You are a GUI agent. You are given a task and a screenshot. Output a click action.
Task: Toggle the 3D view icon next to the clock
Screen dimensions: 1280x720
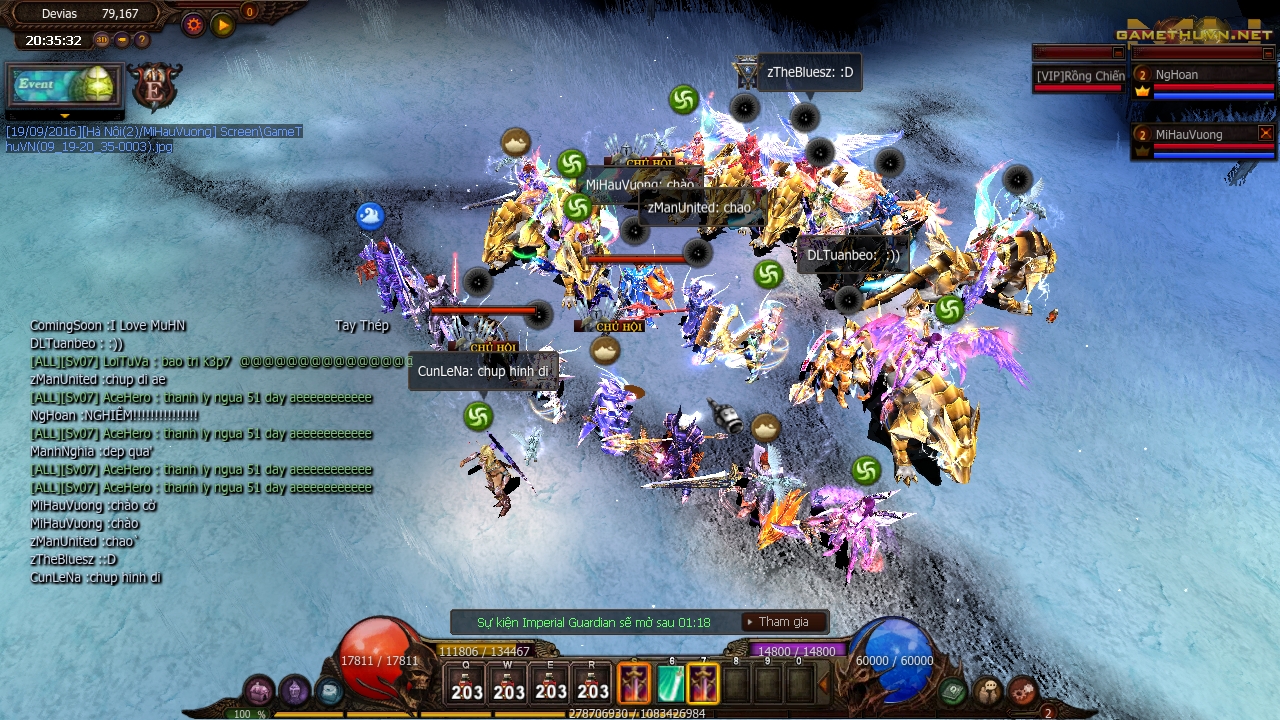tap(101, 40)
